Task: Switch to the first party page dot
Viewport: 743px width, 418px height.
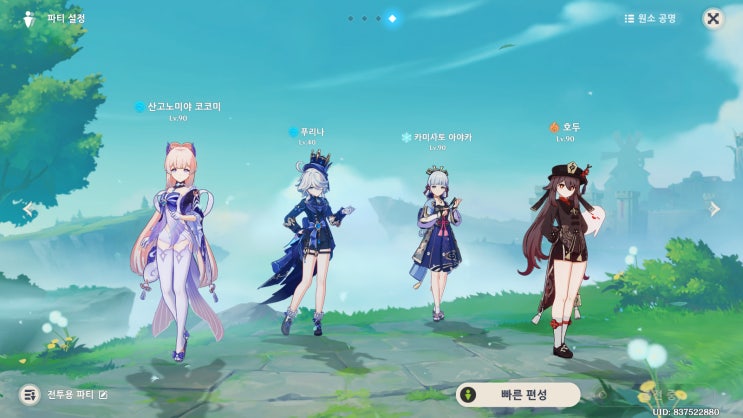Action: point(350,18)
